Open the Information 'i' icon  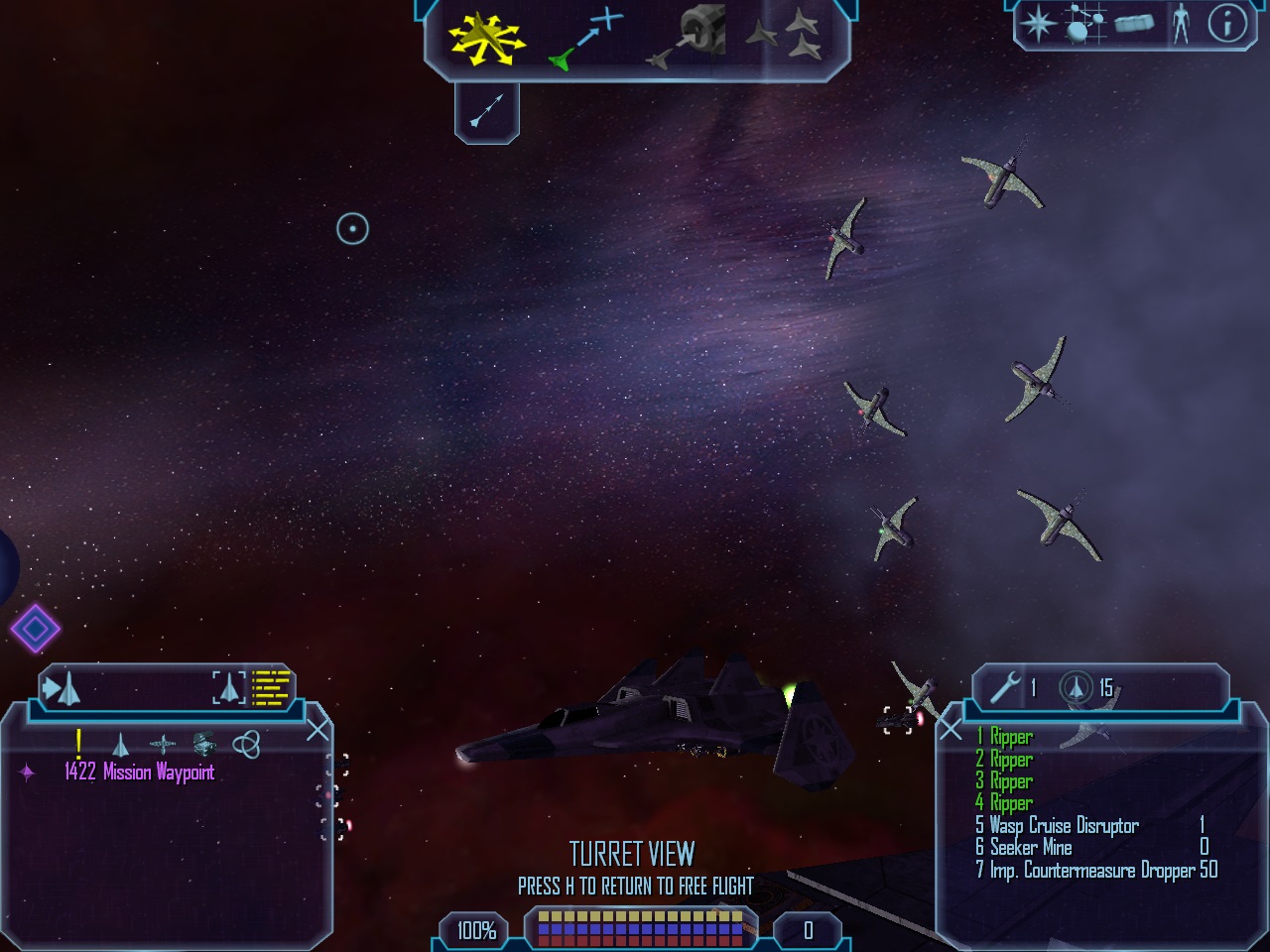1227,24
